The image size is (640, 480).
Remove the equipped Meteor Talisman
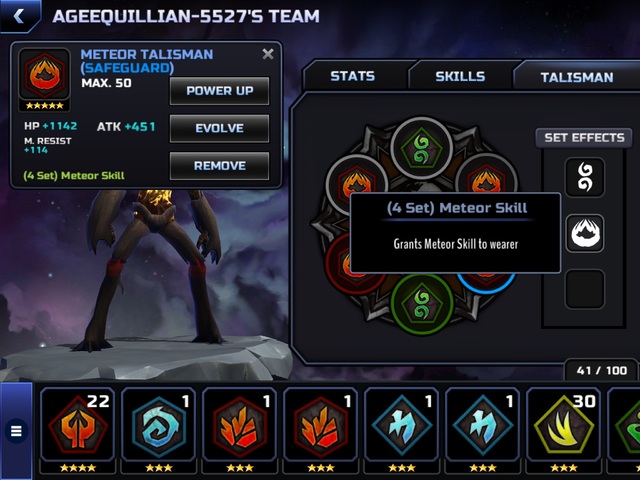[219, 166]
